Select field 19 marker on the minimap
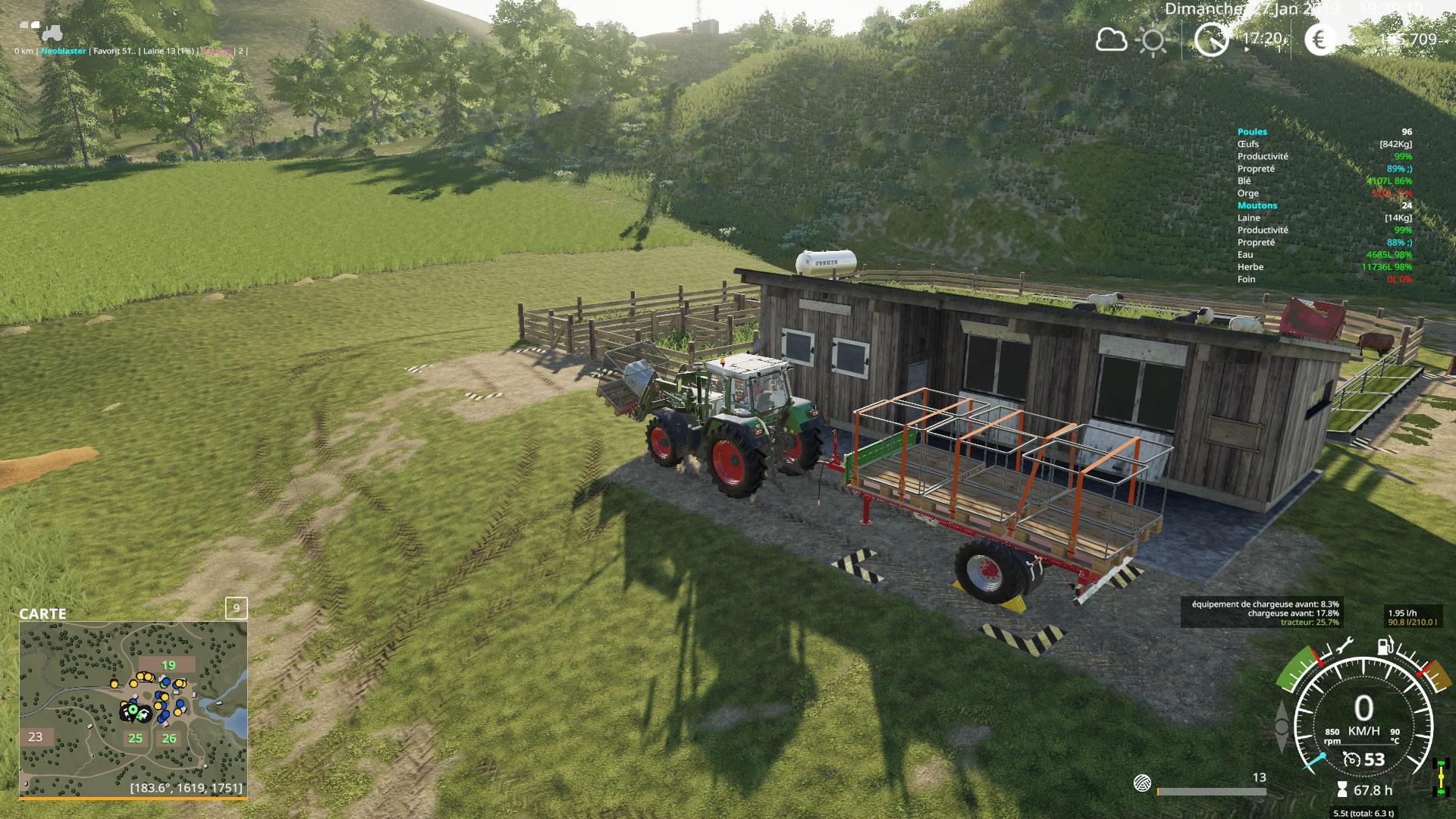 point(168,666)
